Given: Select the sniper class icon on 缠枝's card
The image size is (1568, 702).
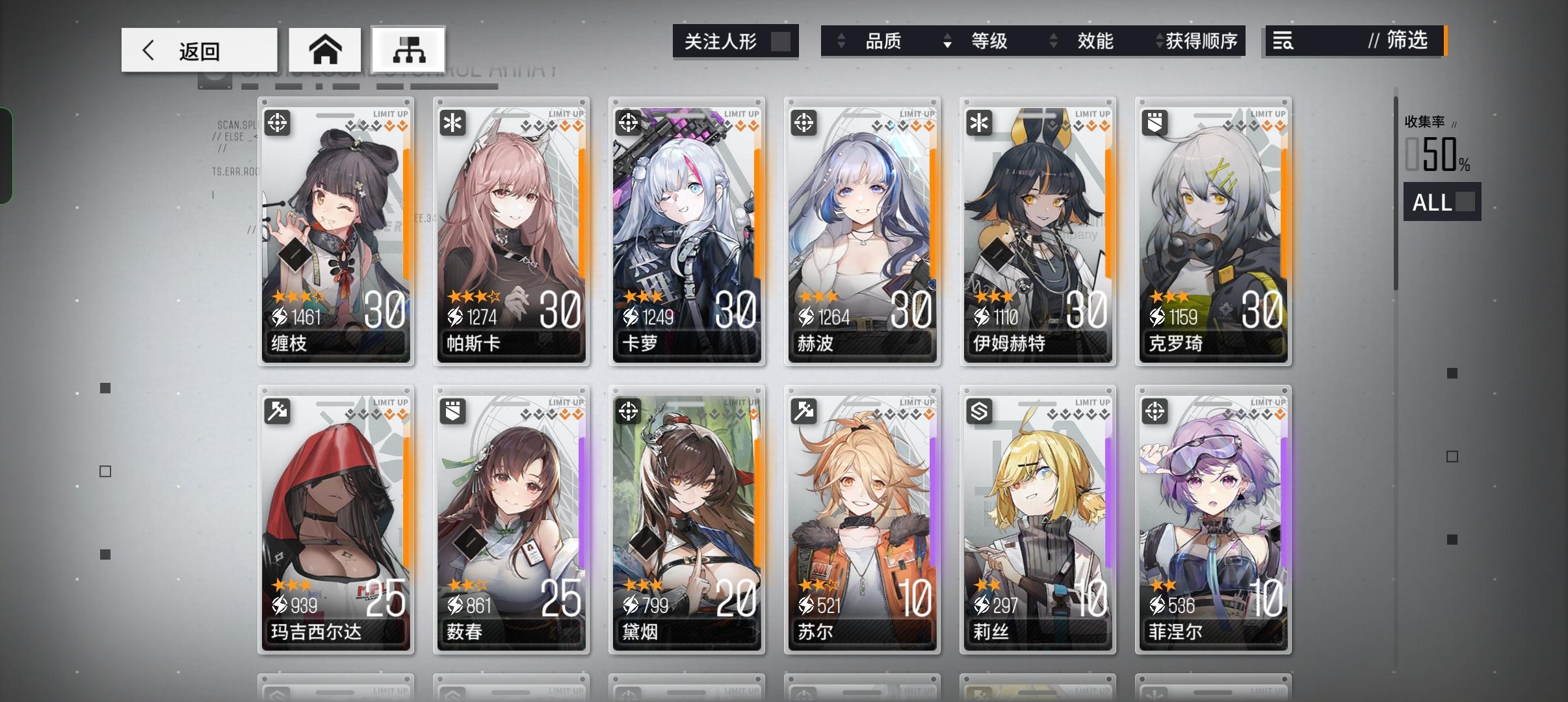Looking at the screenshot, I should [x=278, y=123].
